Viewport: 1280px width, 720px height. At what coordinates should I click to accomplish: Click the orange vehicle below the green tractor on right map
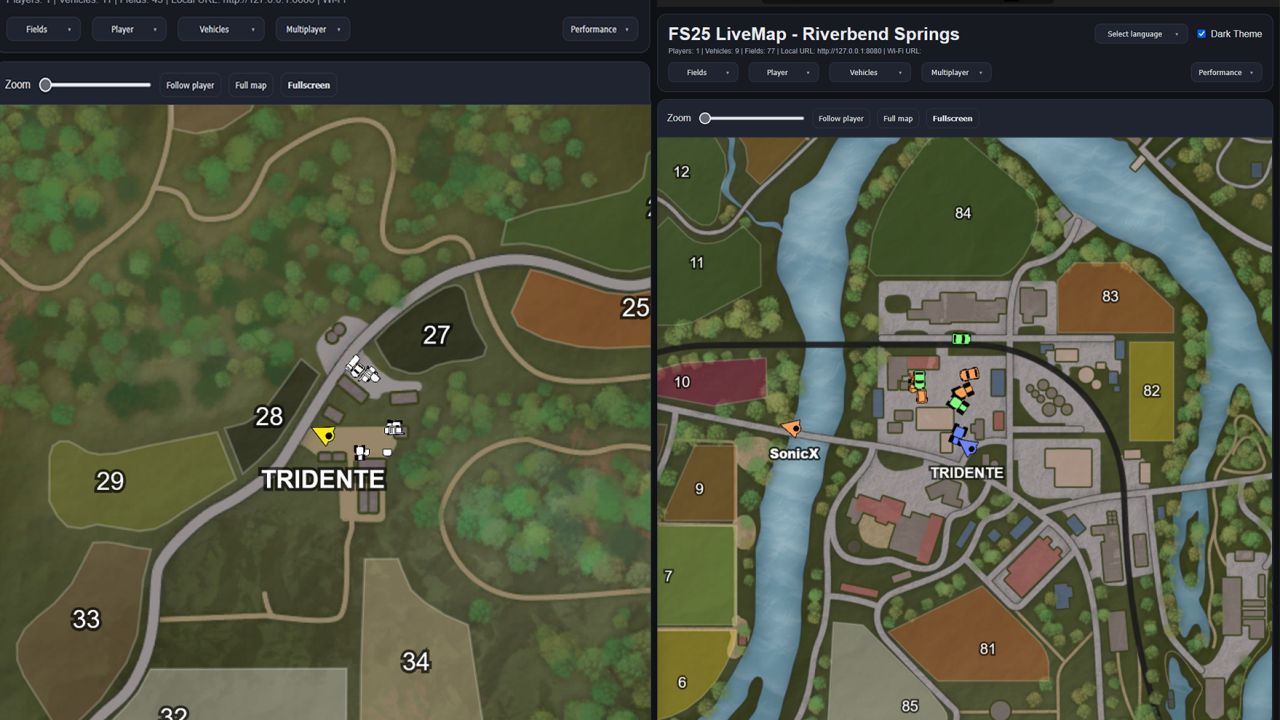point(922,395)
